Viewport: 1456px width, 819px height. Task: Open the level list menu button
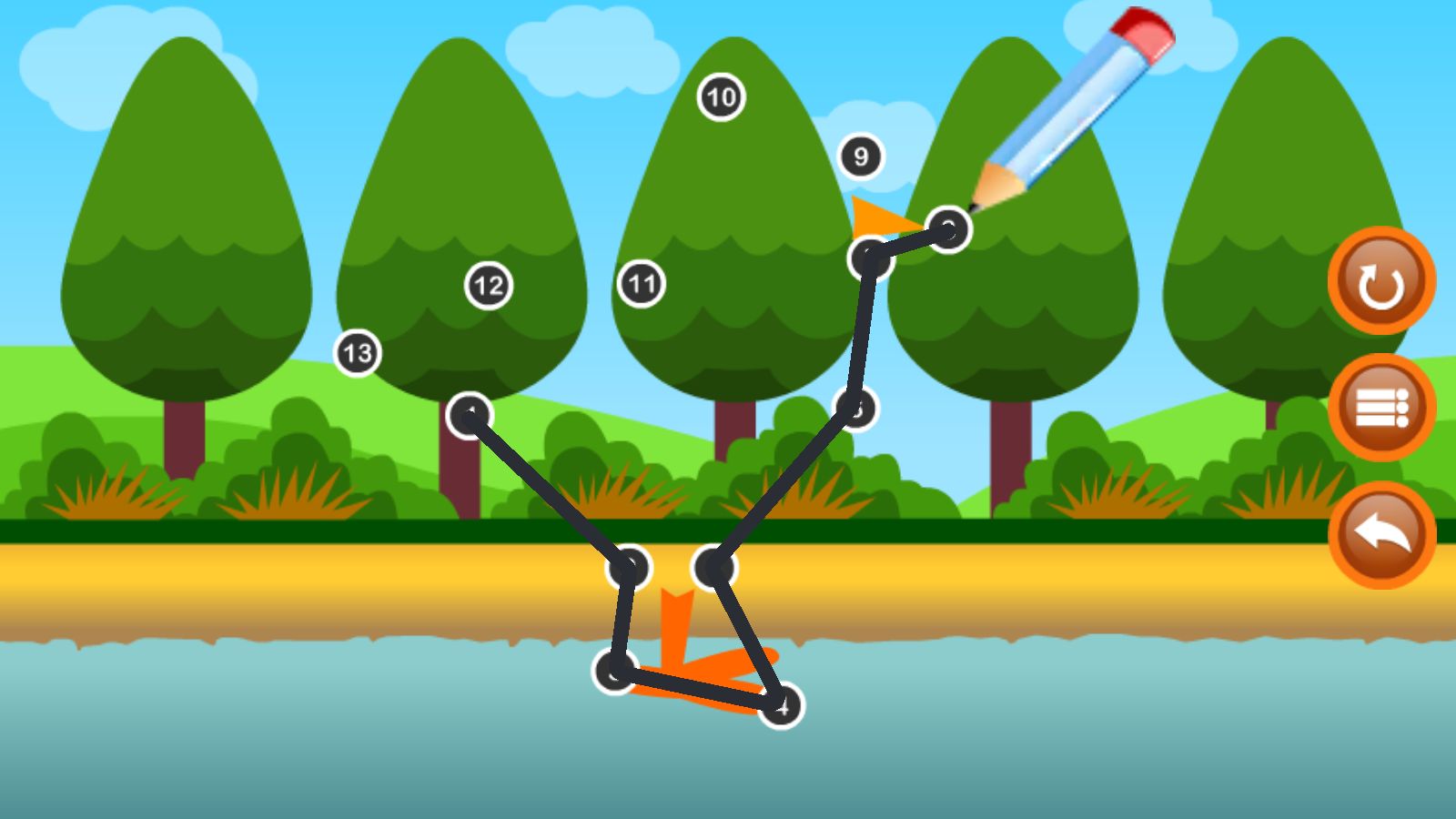(1380, 408)
